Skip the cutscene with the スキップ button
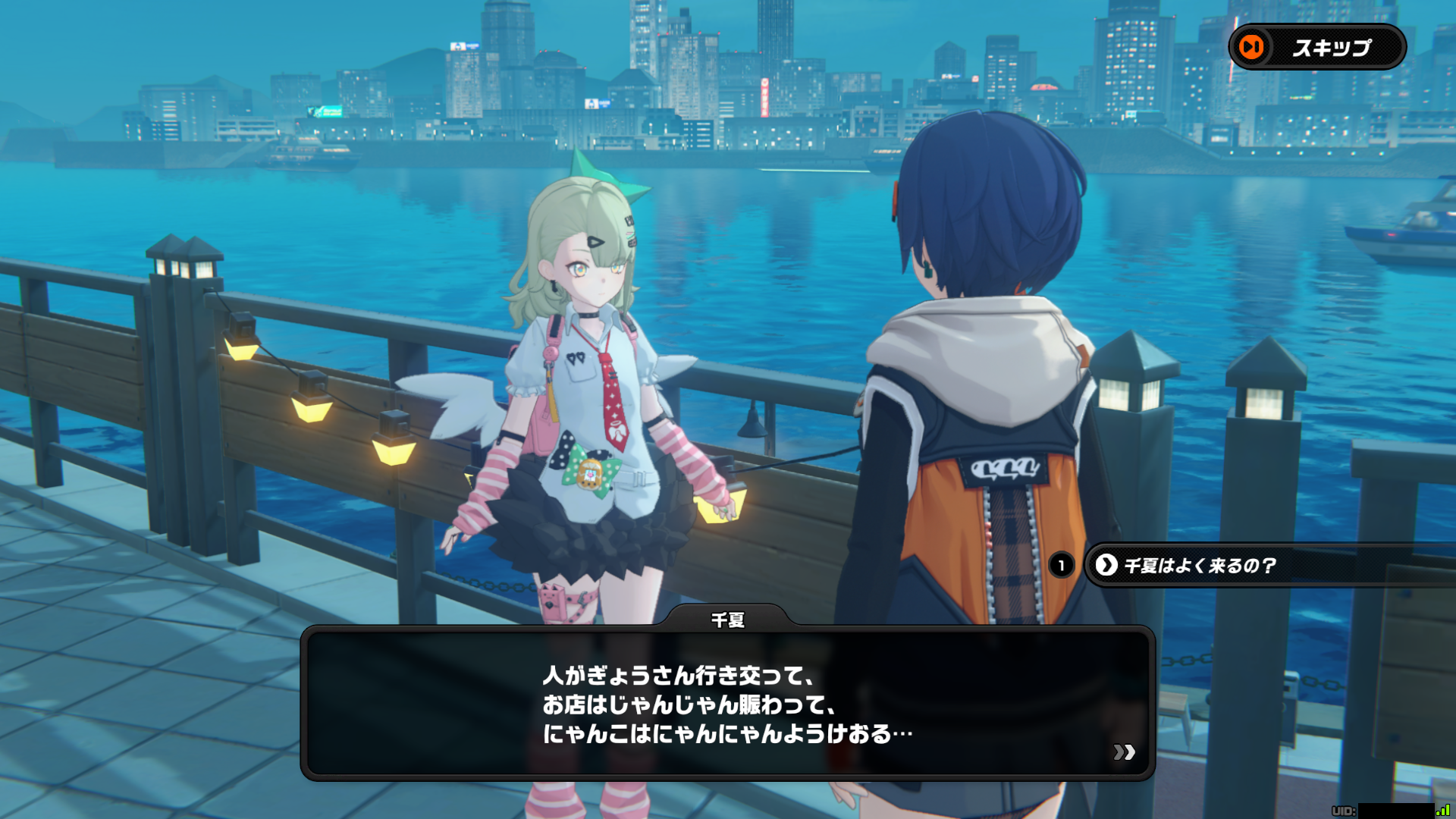Viewport: 1456px width, 819px height. click(x=1317, y=47)
